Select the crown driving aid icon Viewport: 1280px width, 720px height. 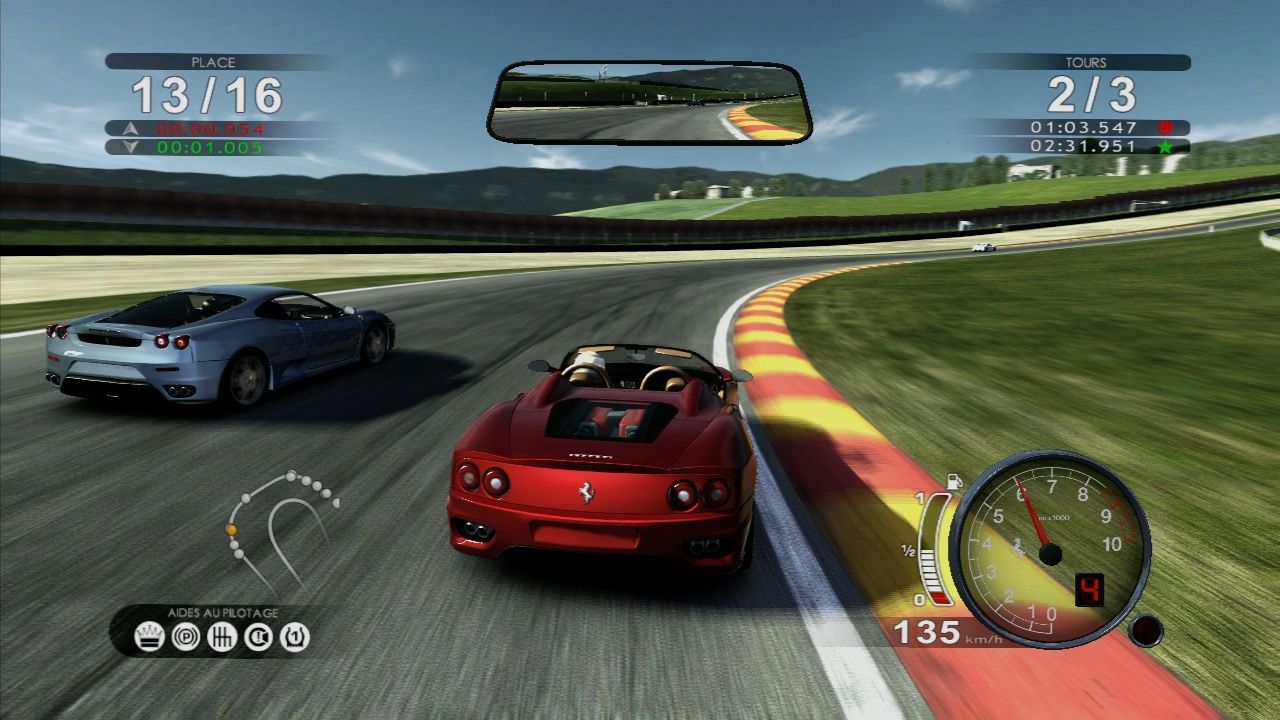148,637
